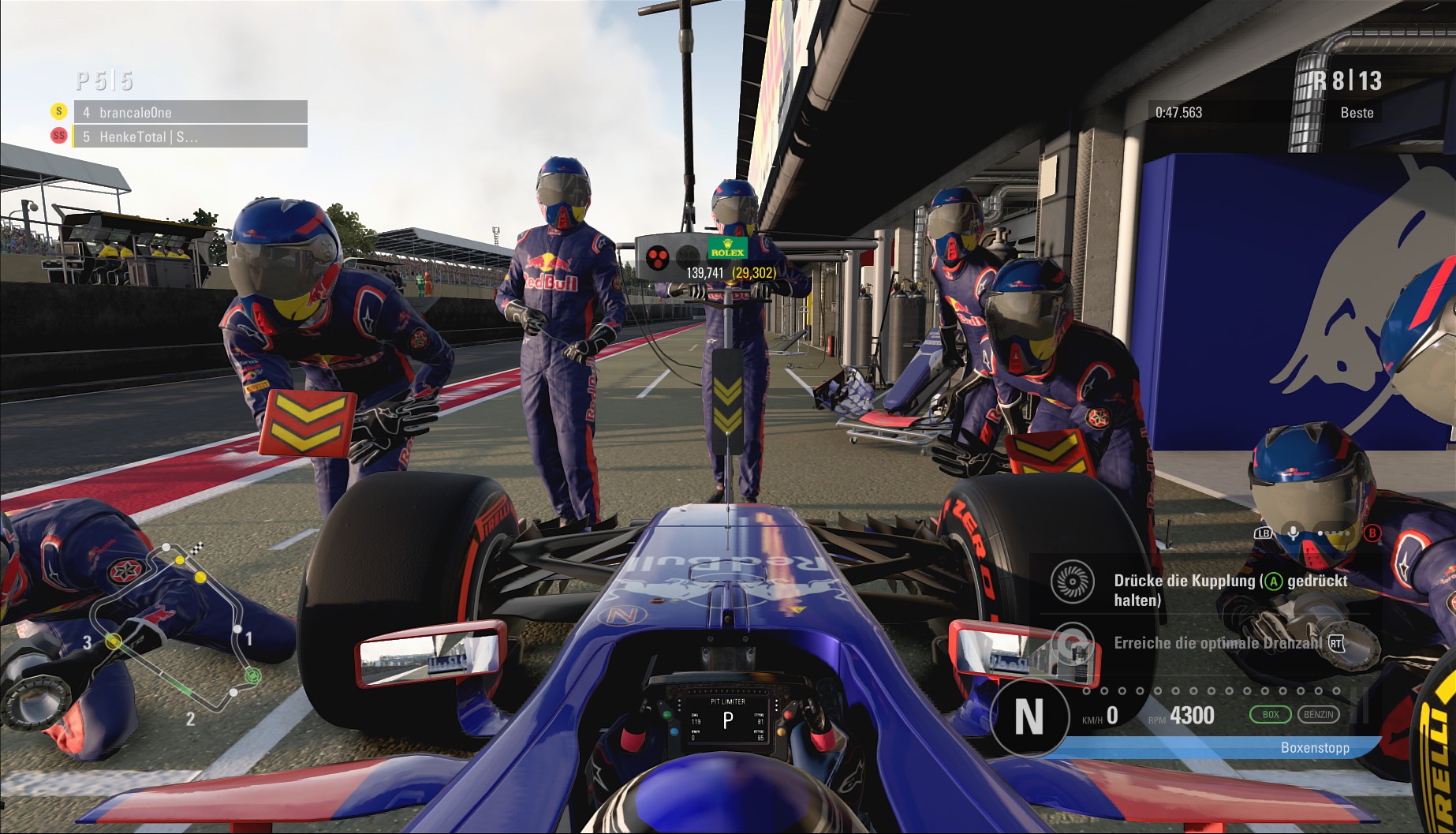Select brancaleOne in the standings list
The image size is (1456, 834).
coord(189,112)
